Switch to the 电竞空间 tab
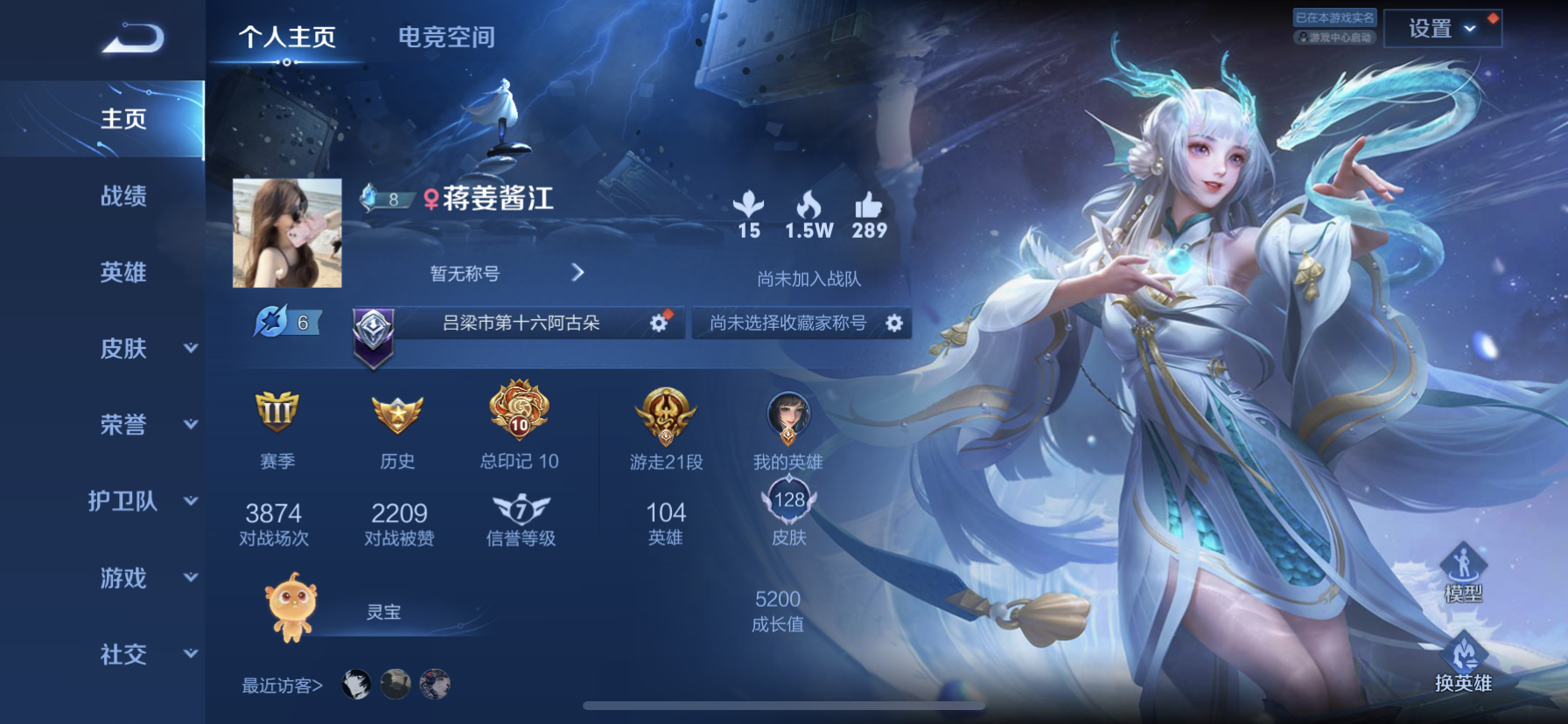This screenshot has width=1568, height=724. coord(447,37)
